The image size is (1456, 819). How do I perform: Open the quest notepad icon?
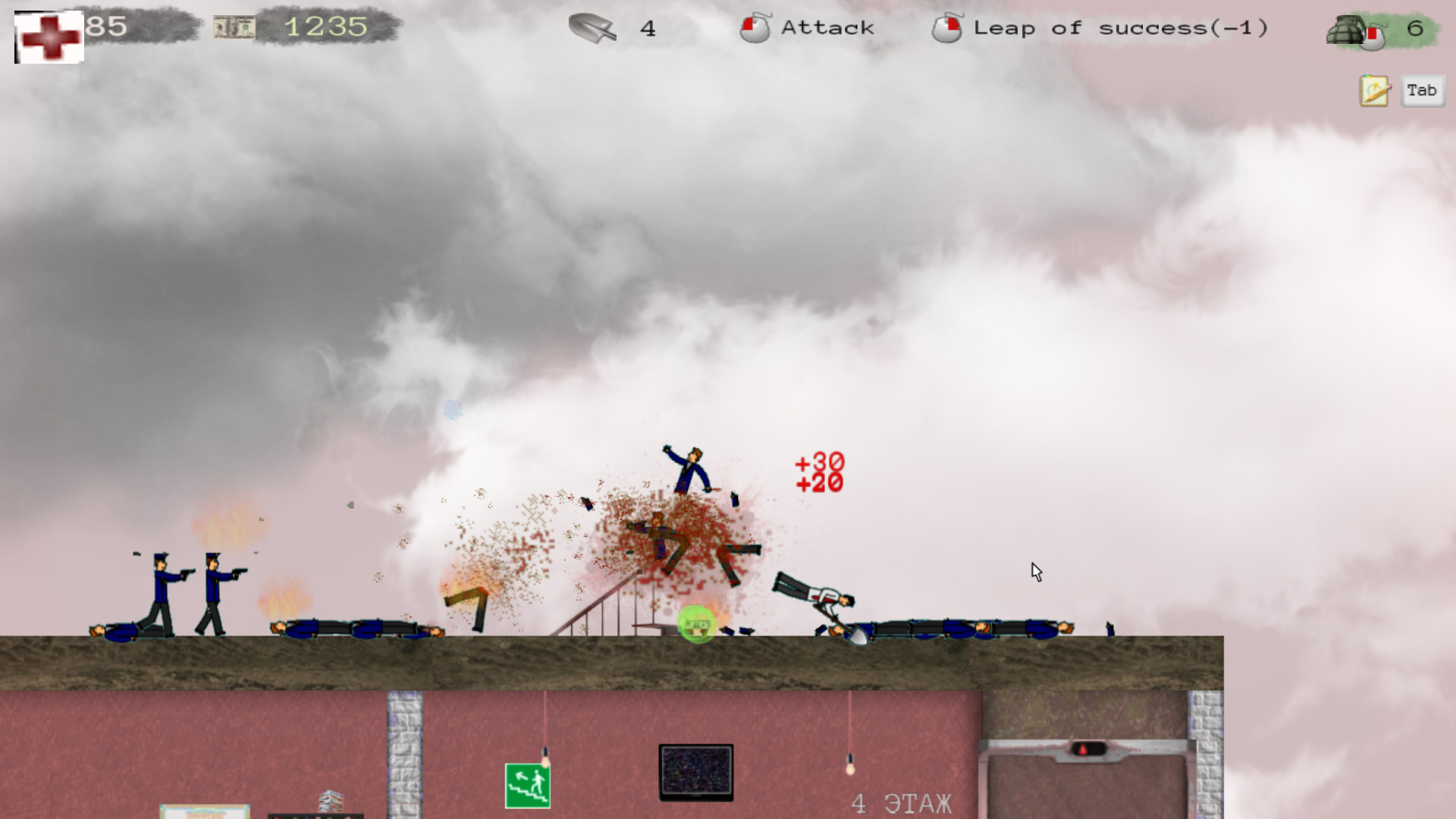coord(1373,90)
